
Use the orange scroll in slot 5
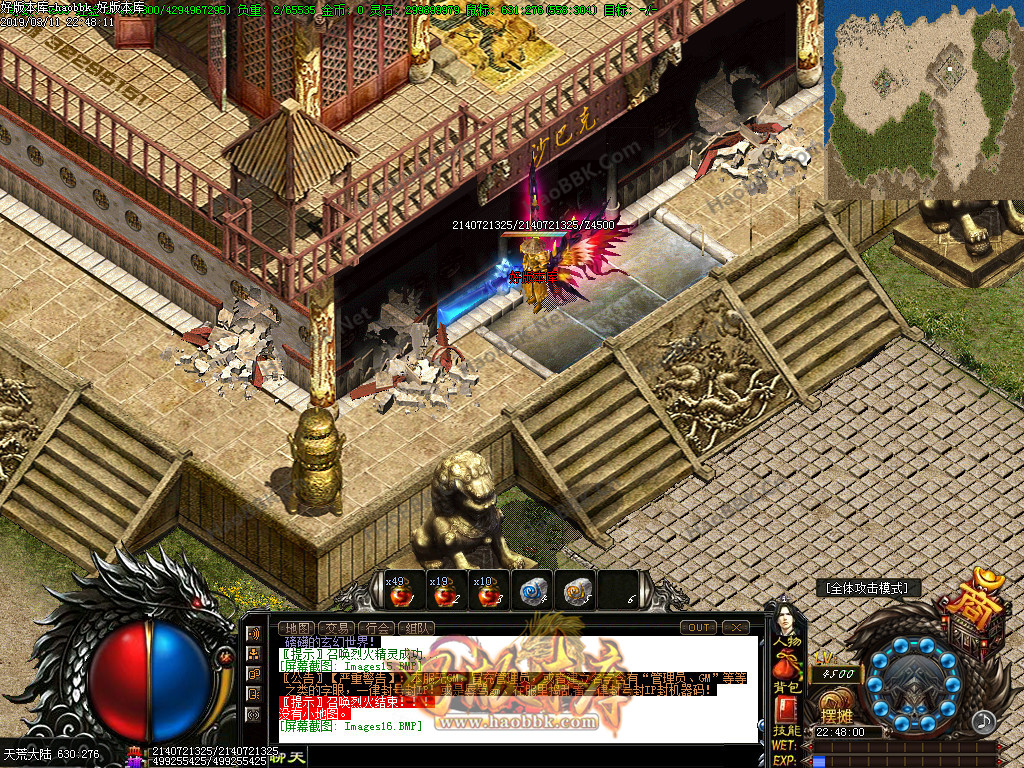(x=576, y=591)
